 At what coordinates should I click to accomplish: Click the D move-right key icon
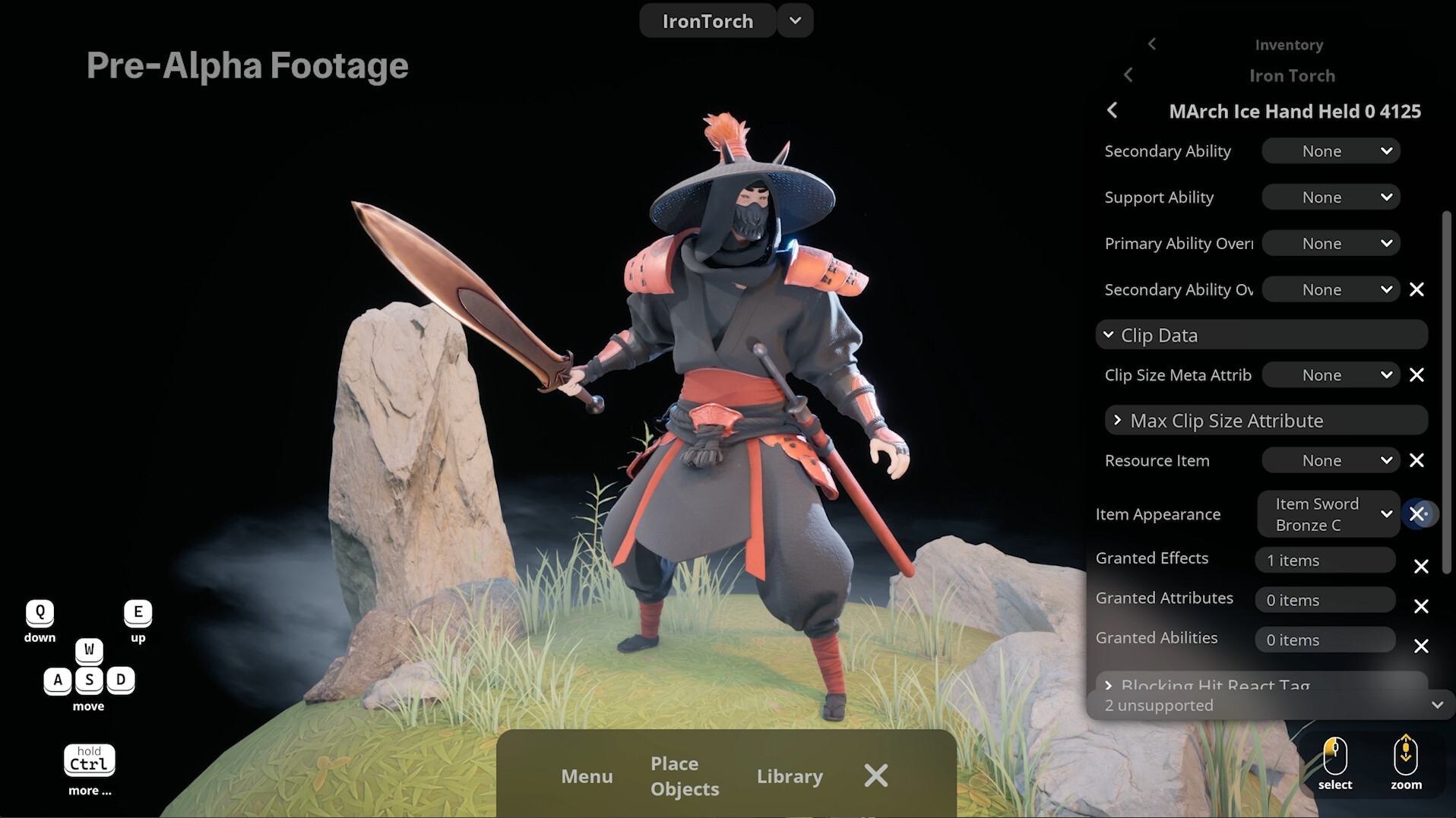pos(121,681)
